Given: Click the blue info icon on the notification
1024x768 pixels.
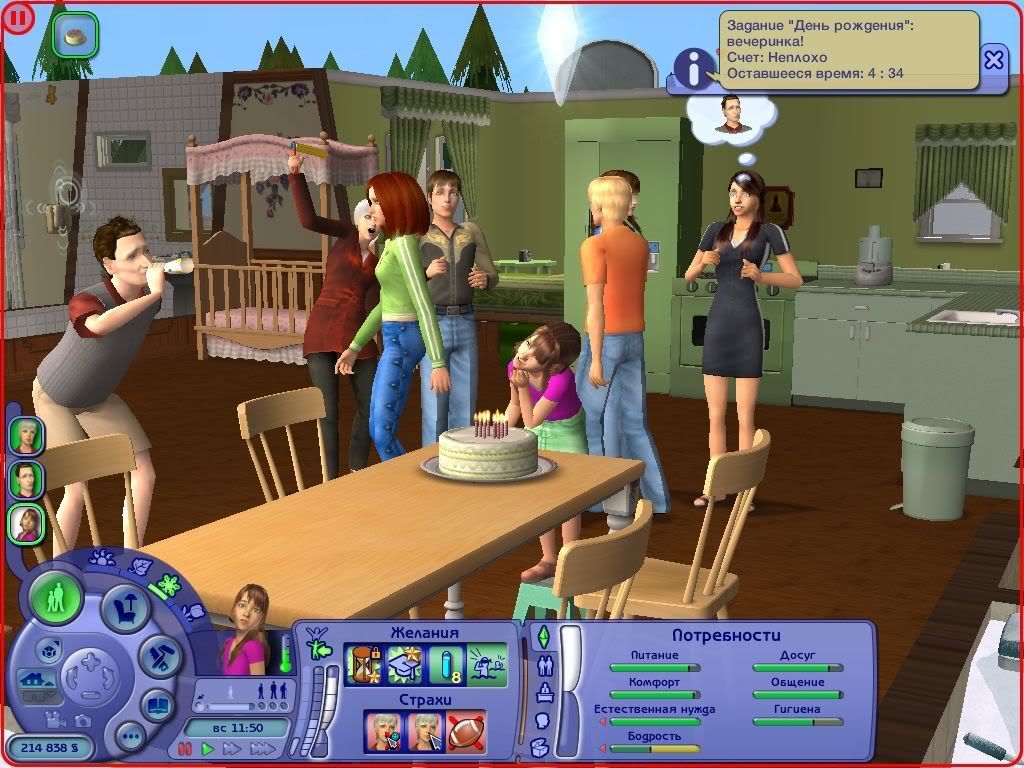Looking at the screenshot, I should (690, 68).
